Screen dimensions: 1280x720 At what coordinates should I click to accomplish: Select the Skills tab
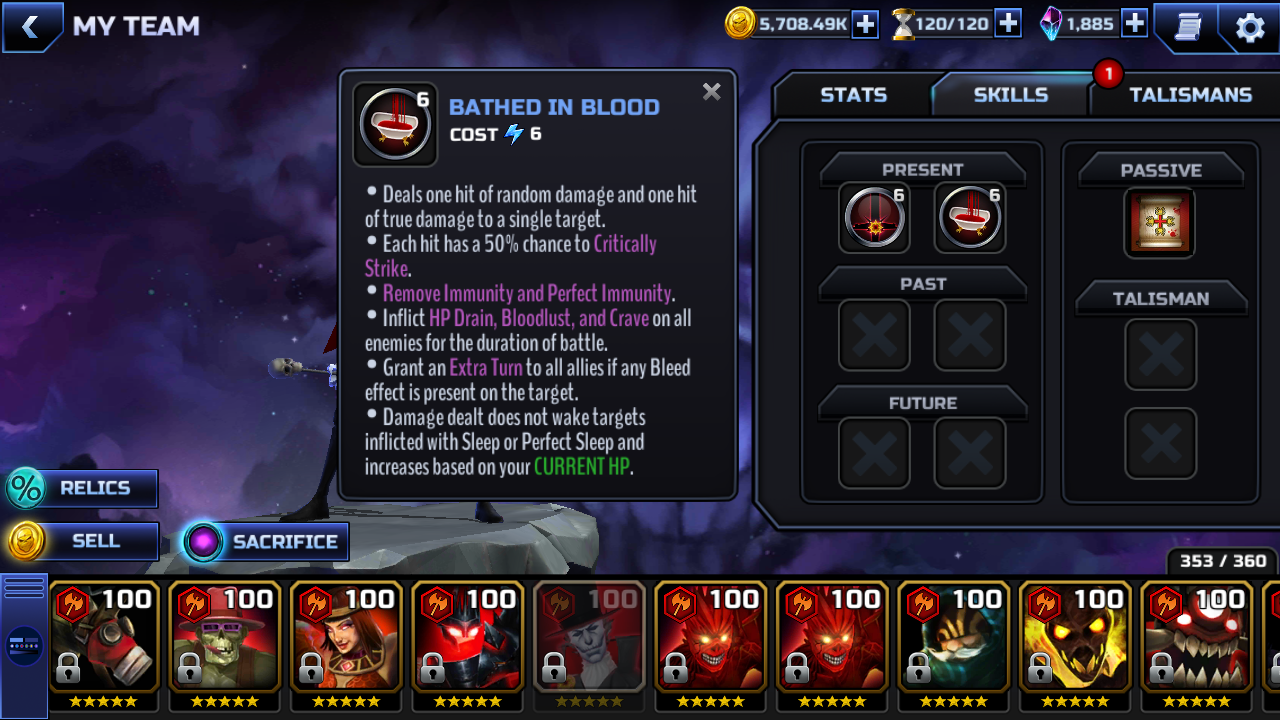click(1010, 95)
